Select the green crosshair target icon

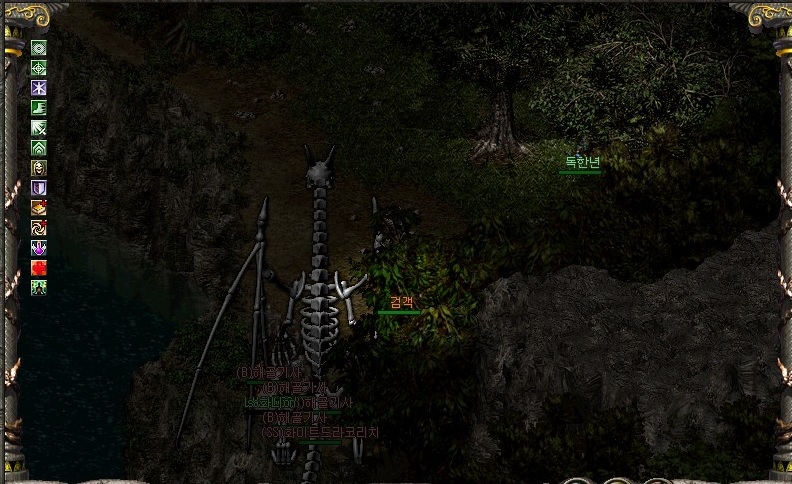tap(39, 67)
